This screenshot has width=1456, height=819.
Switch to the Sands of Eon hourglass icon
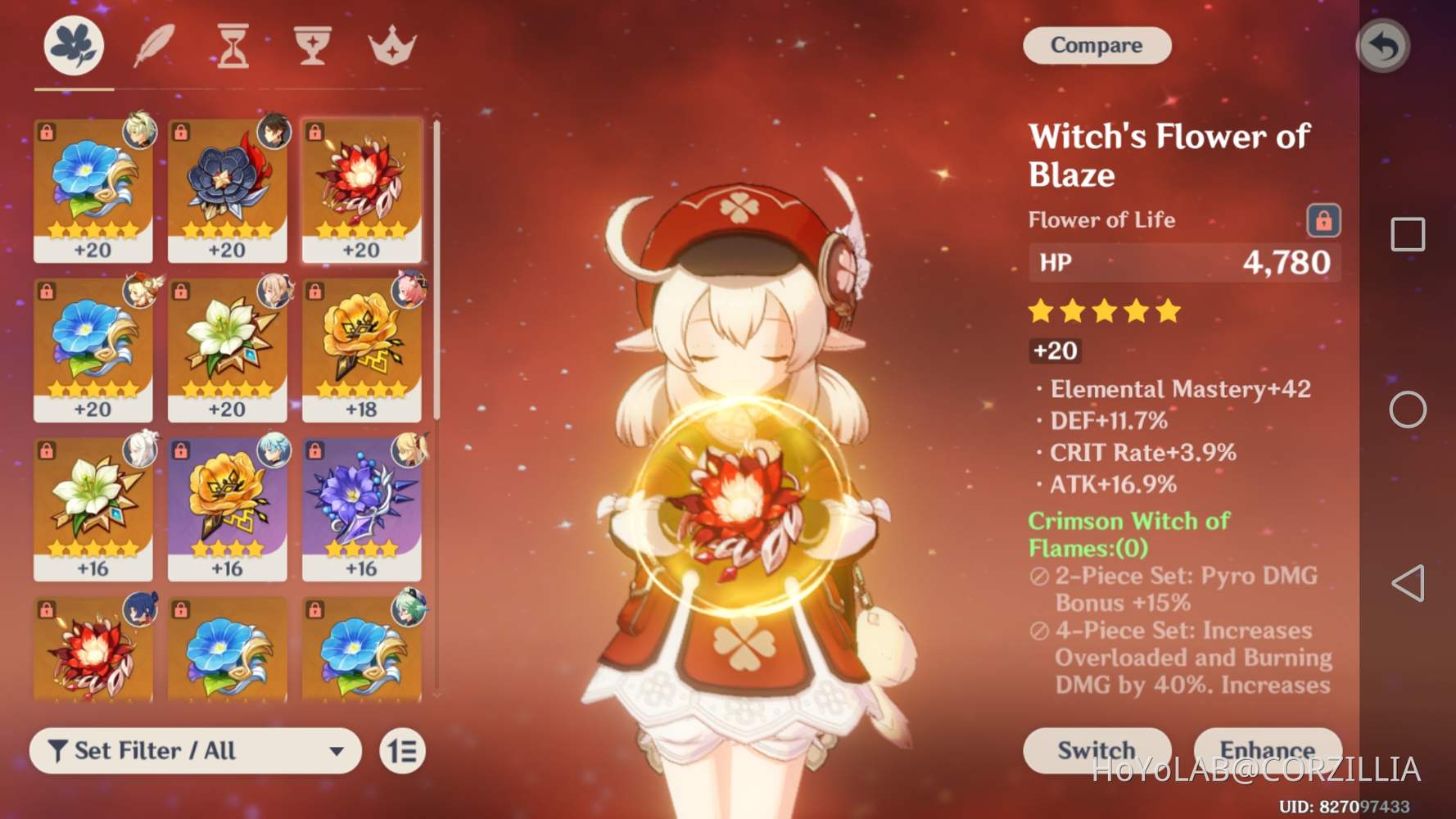tap(231, 47)
